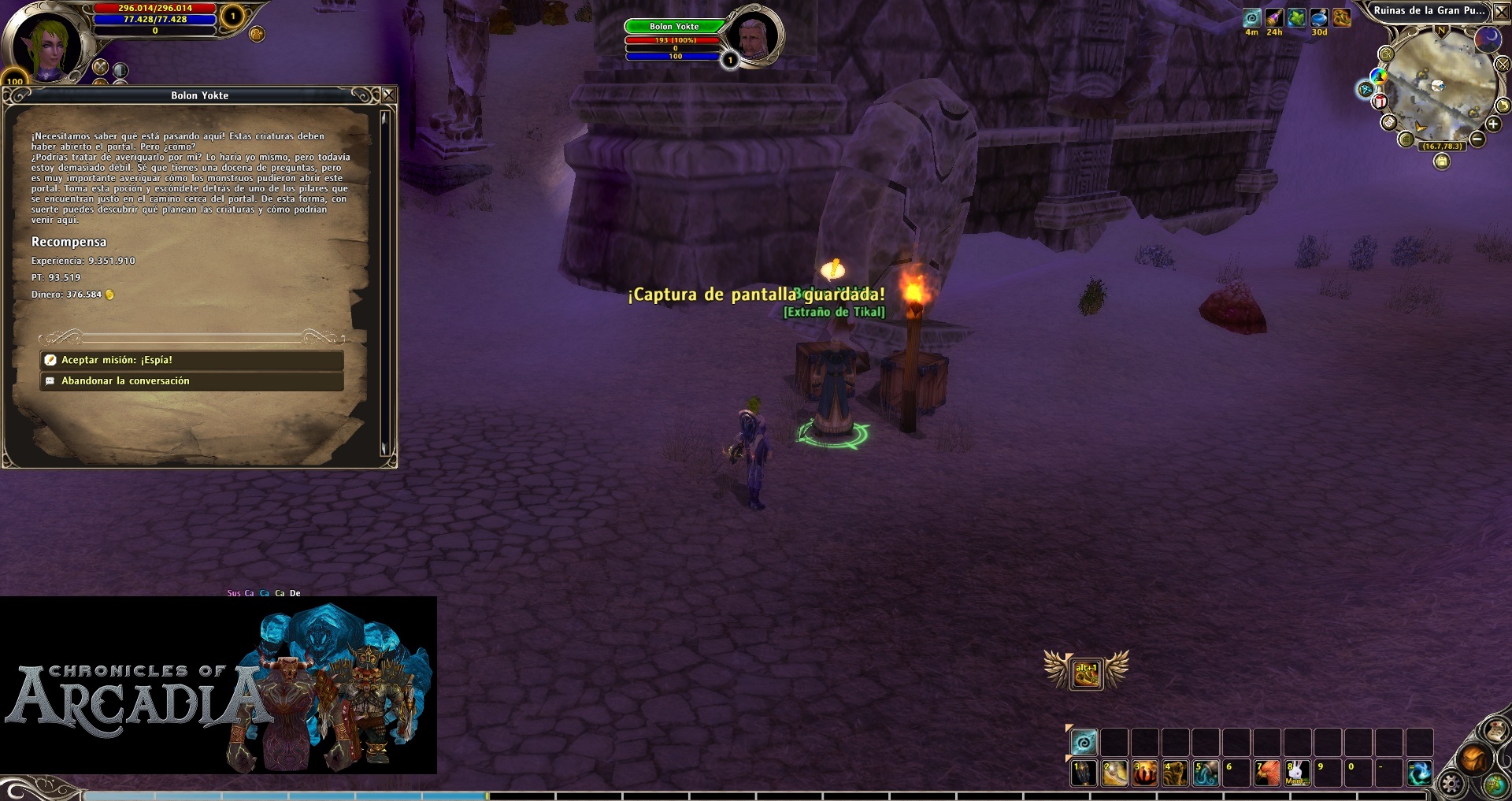Click the winged alt+1 extra action button
This screenshot has width=1512, height=801.
click(1086, 673)
